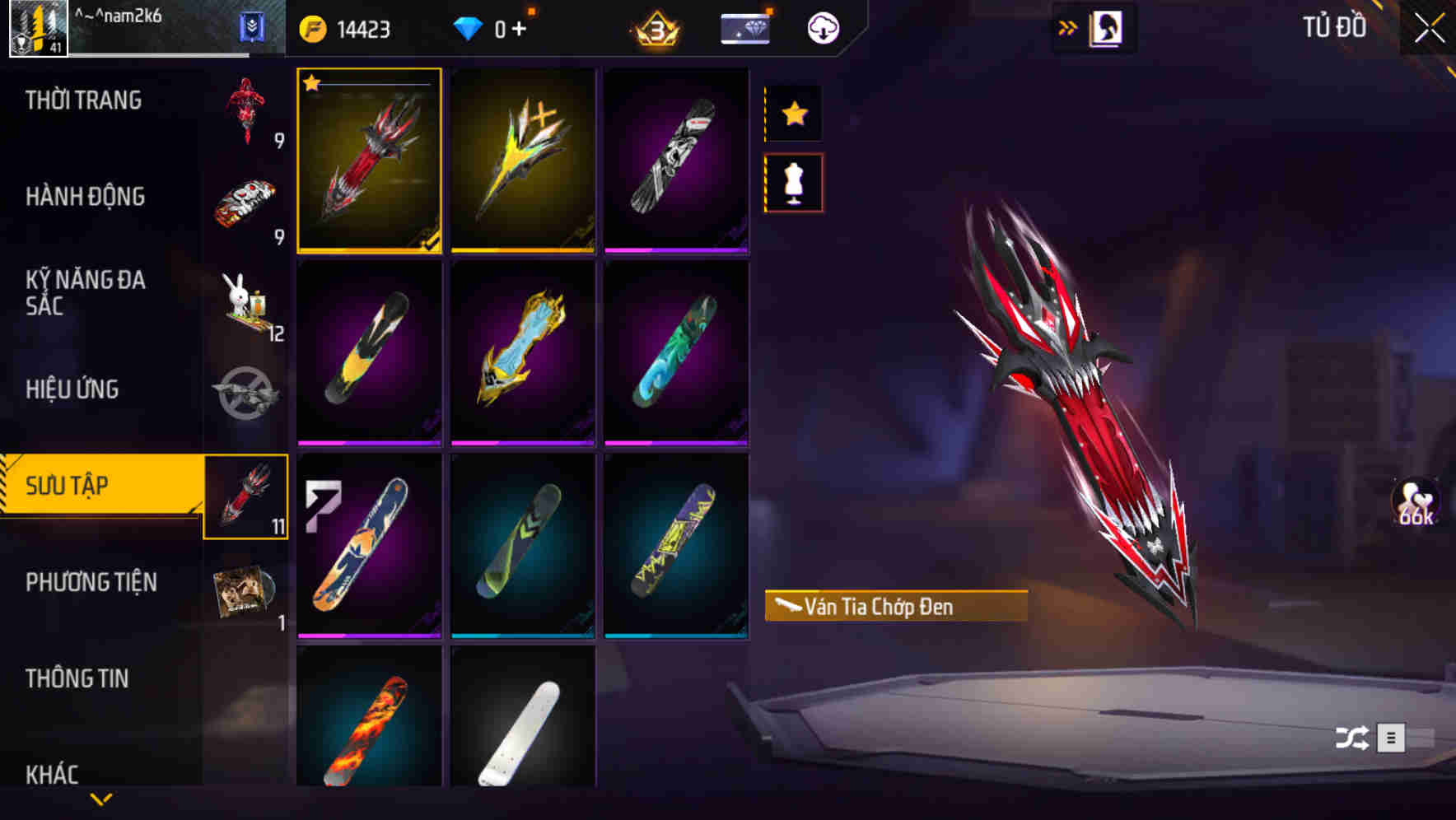Viewport: 1456px width, 820px height.
Task: Switch to the PHƯƠNG TIỆN category
Action: pyautogui.click(x=91, y=582)
